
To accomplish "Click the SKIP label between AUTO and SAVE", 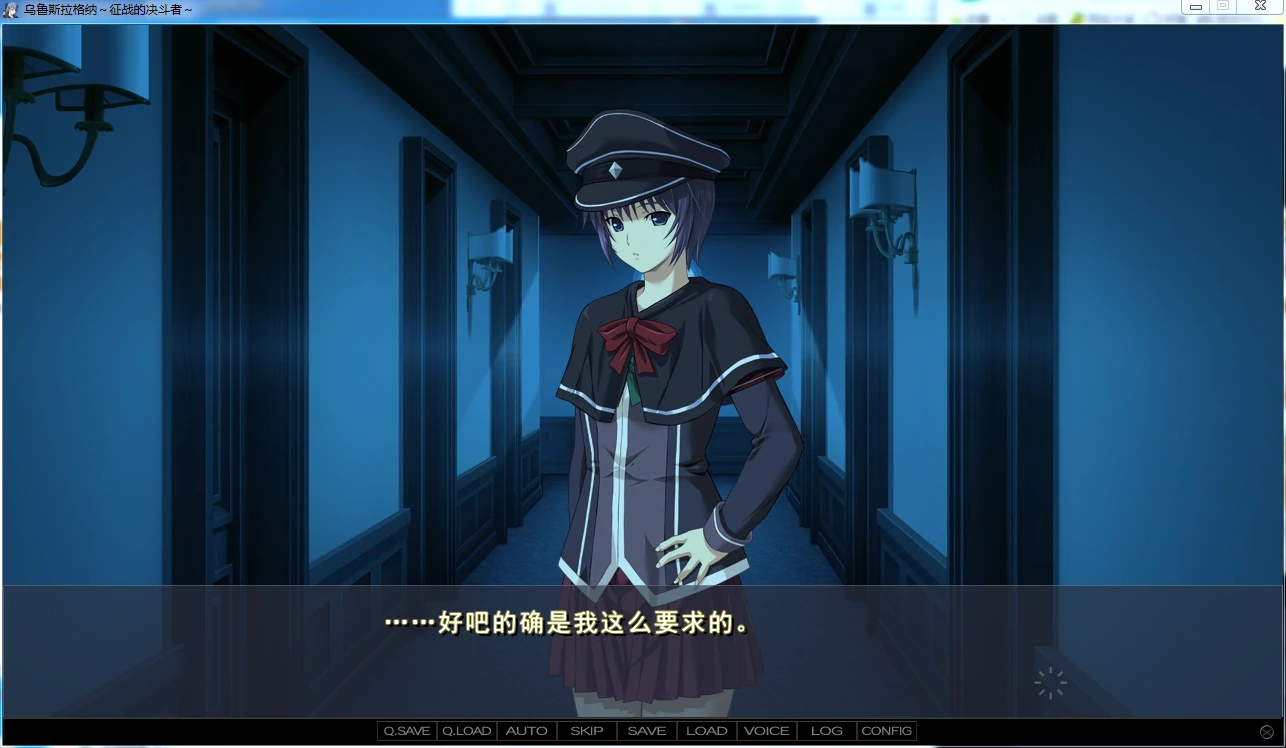I will pyautogui.click(x=586, y=730).
